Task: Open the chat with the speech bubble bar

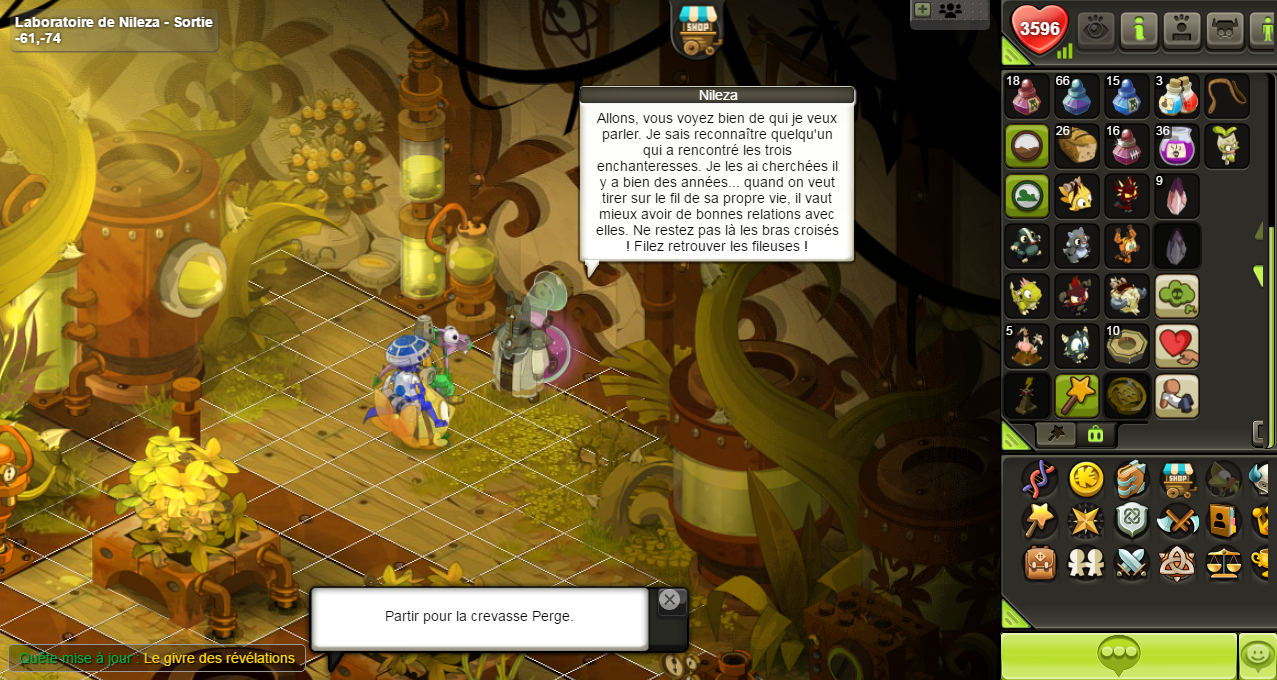Action: point(1118,656)
